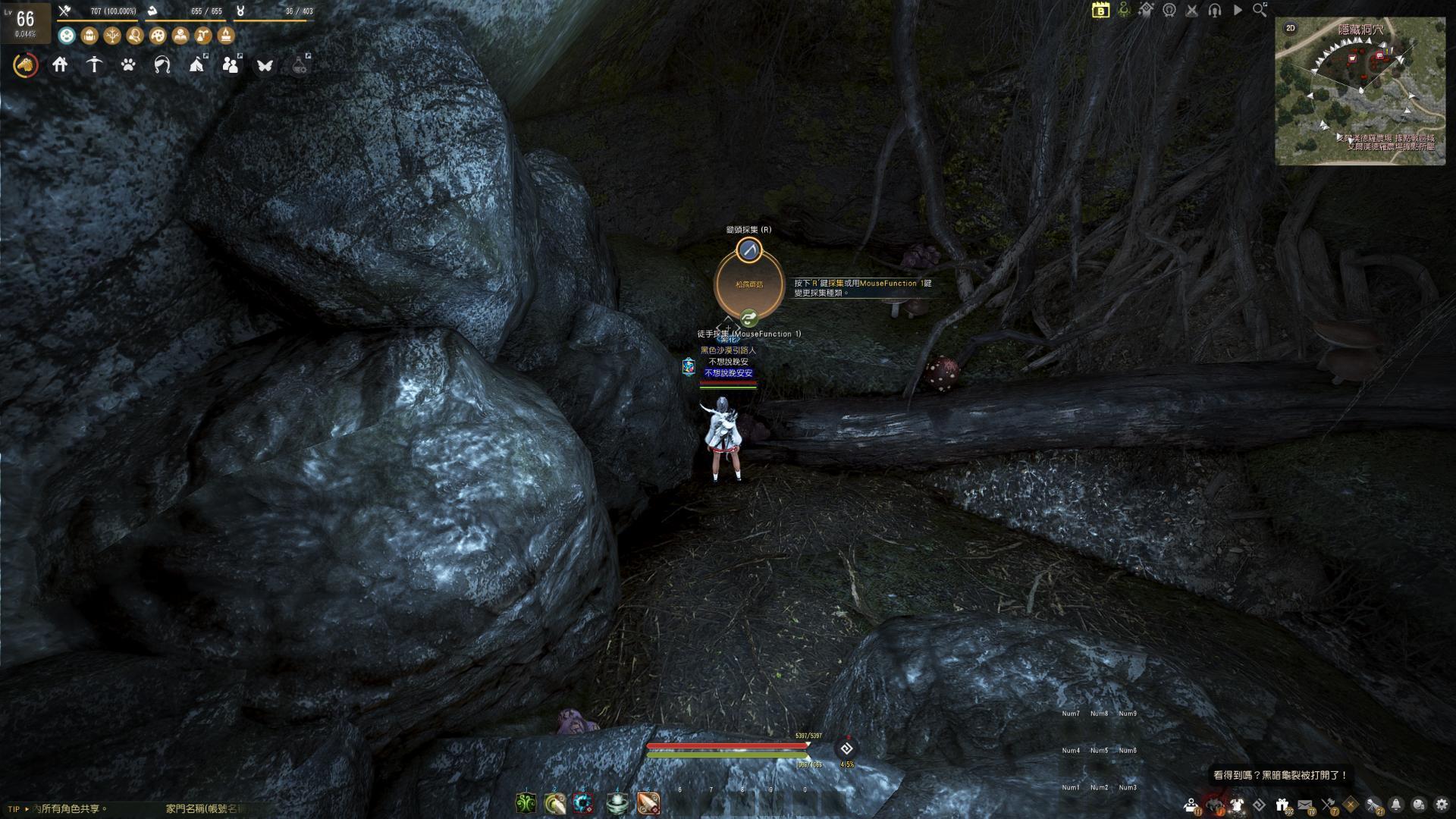The width and height of the screenshot is (1456, 819).
Task: Select the fairy leaf wreath icon
Action: click(x=162, y=65)
